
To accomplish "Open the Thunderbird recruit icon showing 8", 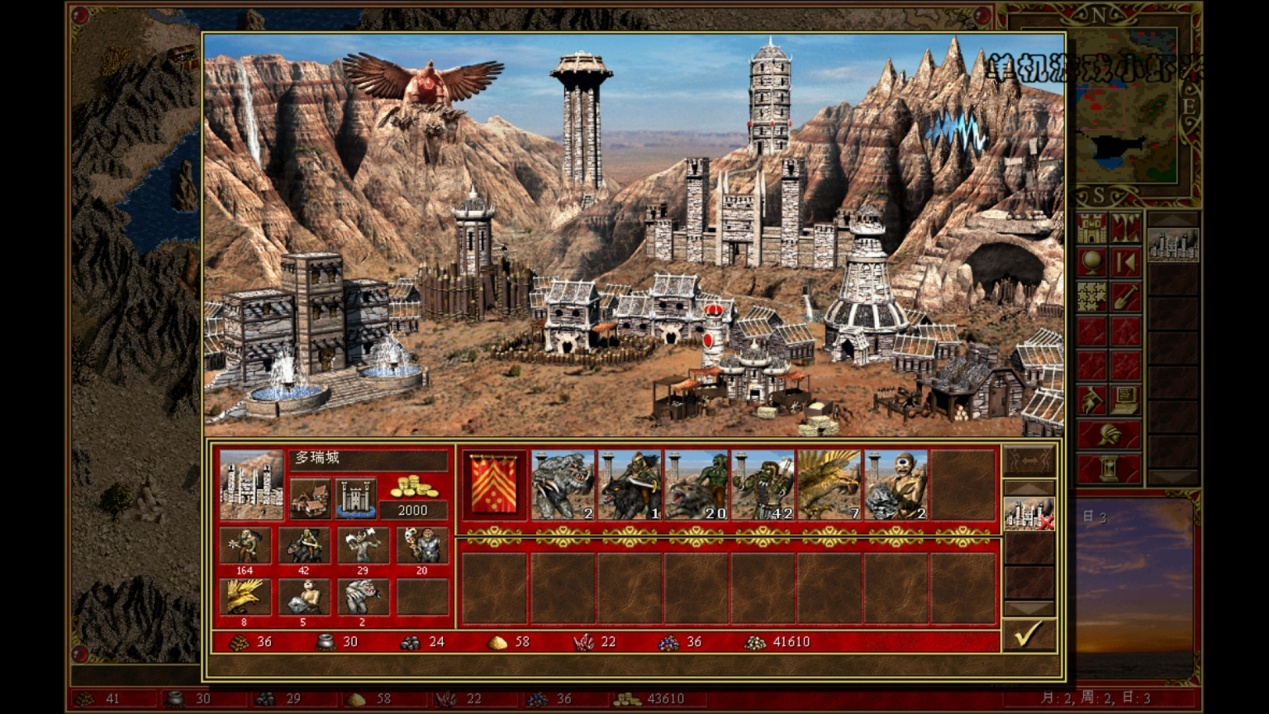I will click(x=245, y=597).
